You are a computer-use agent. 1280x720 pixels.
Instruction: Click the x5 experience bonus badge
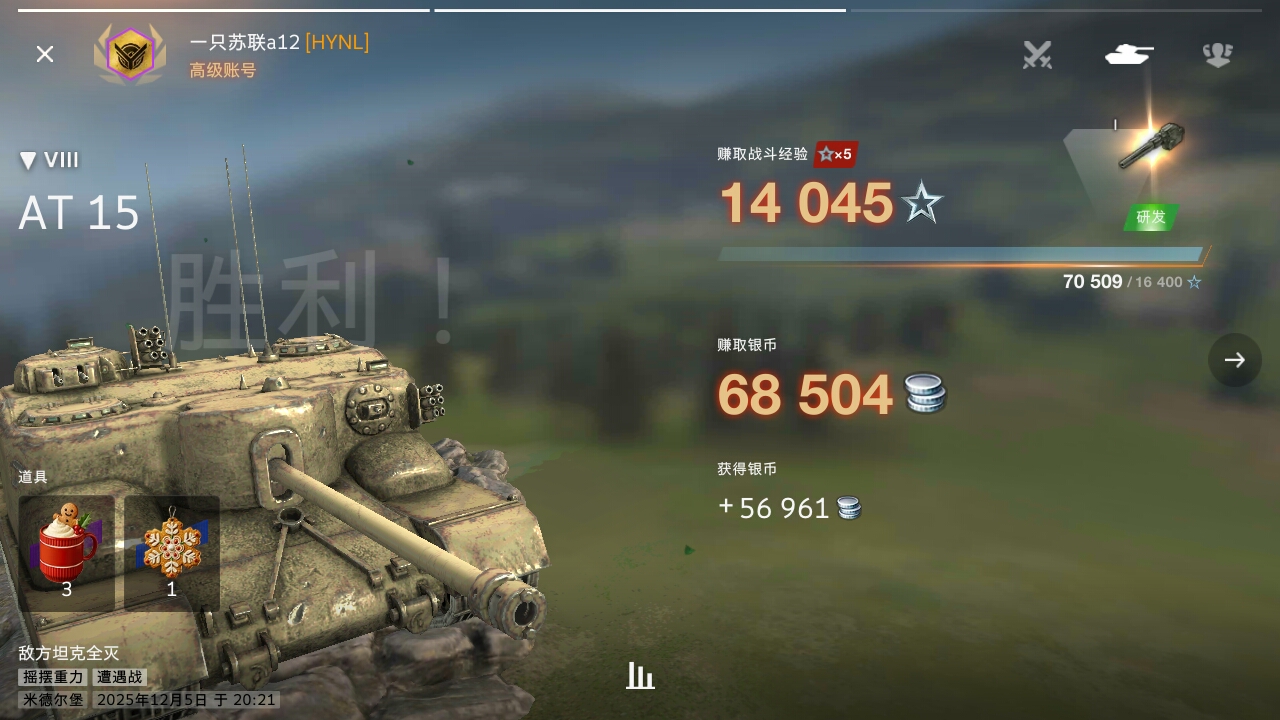click(836, 154)
